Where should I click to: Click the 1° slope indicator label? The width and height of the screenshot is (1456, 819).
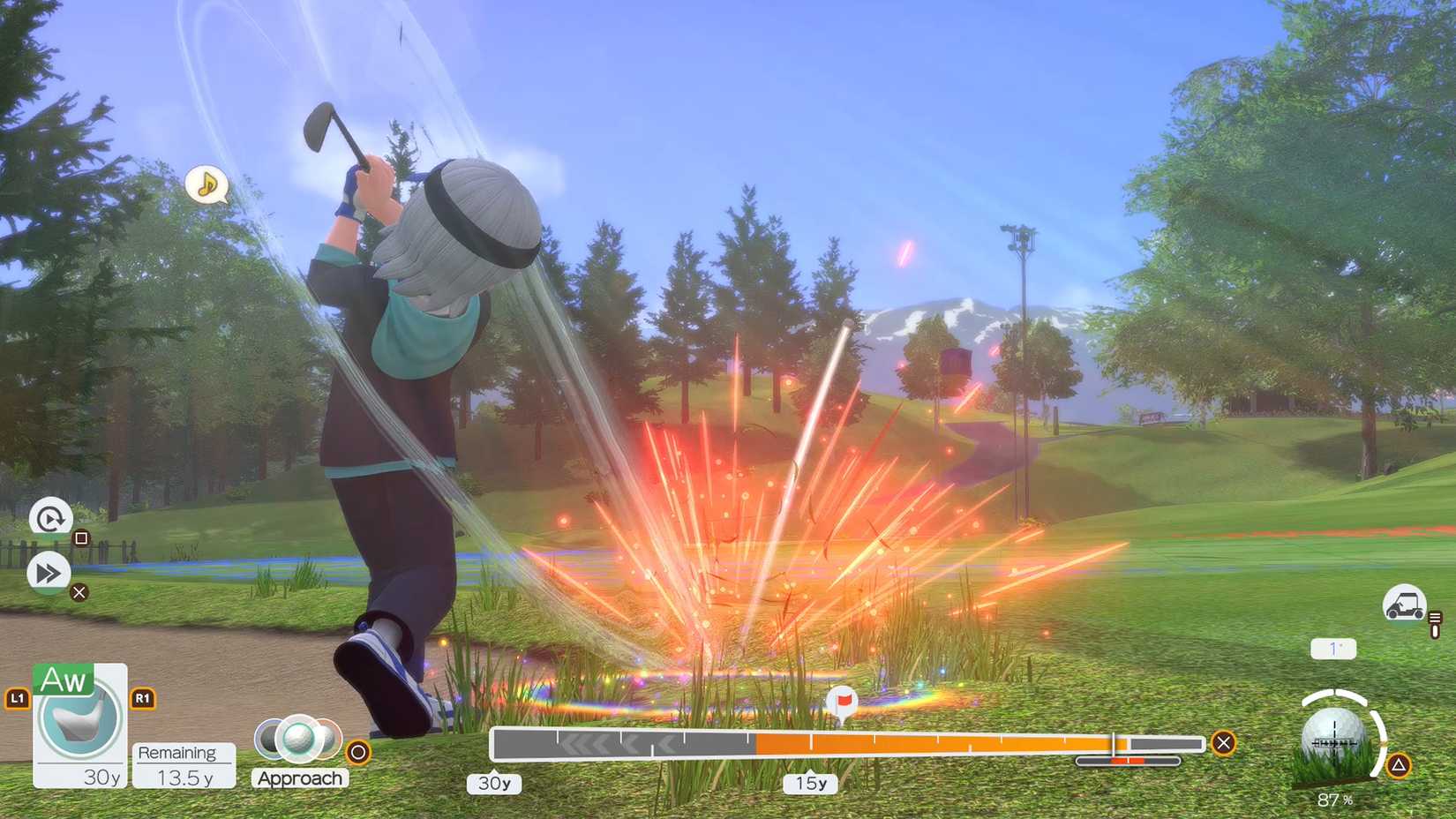pyautogui.click(x=1332, y=648)
